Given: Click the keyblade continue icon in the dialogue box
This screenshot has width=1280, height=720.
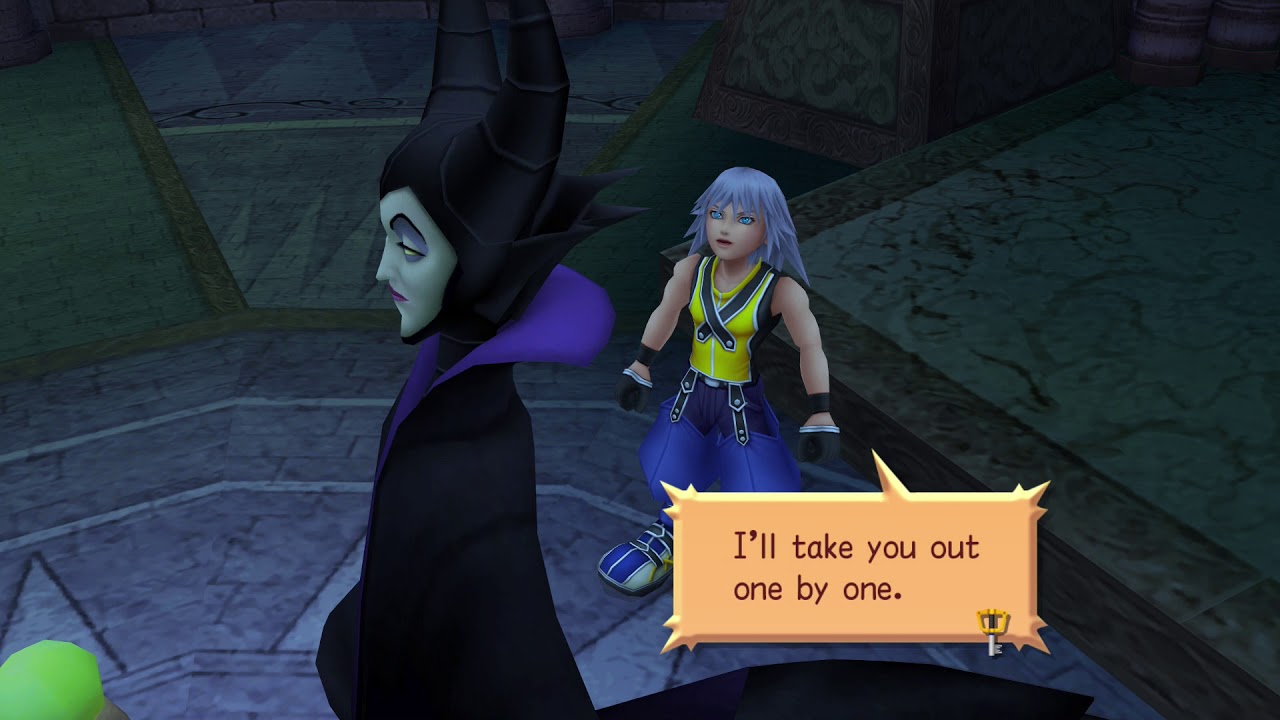Looking at the screenshot, I should [x=993, y=632].
